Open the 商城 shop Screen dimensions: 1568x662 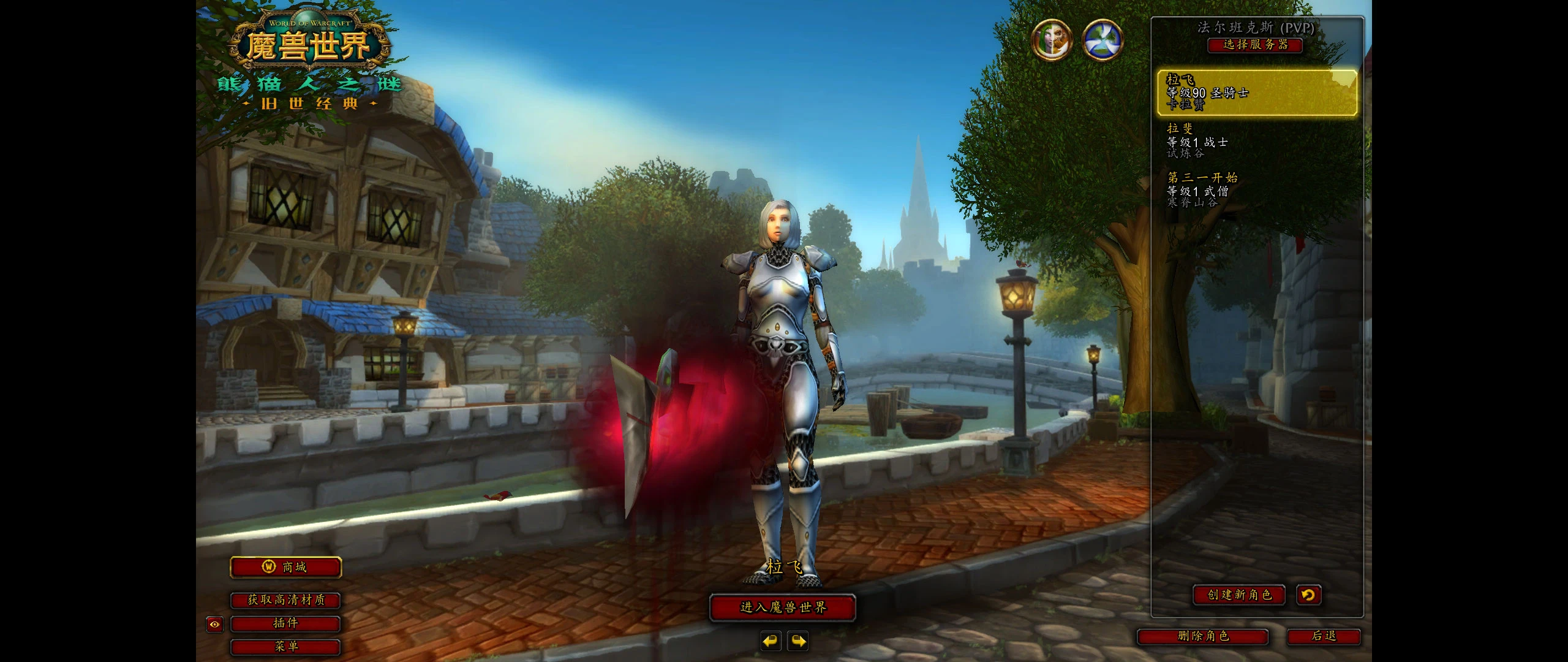point(285,567)
